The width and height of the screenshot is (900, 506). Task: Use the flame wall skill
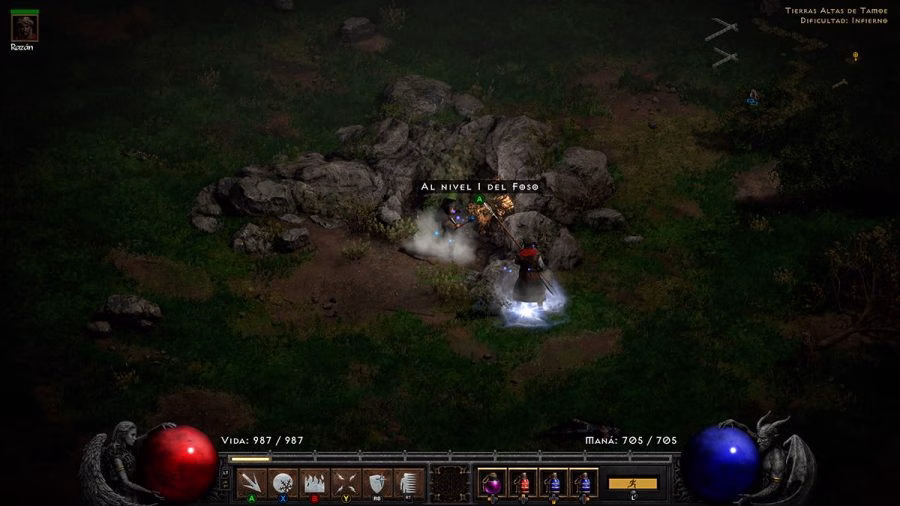click(x=314, y=482)
